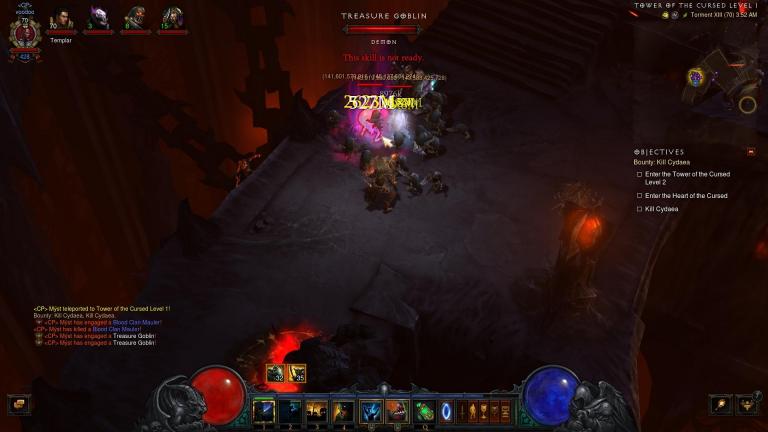Trigger the third skill slot ability
The image size is (768, 432).
[316, 410]
